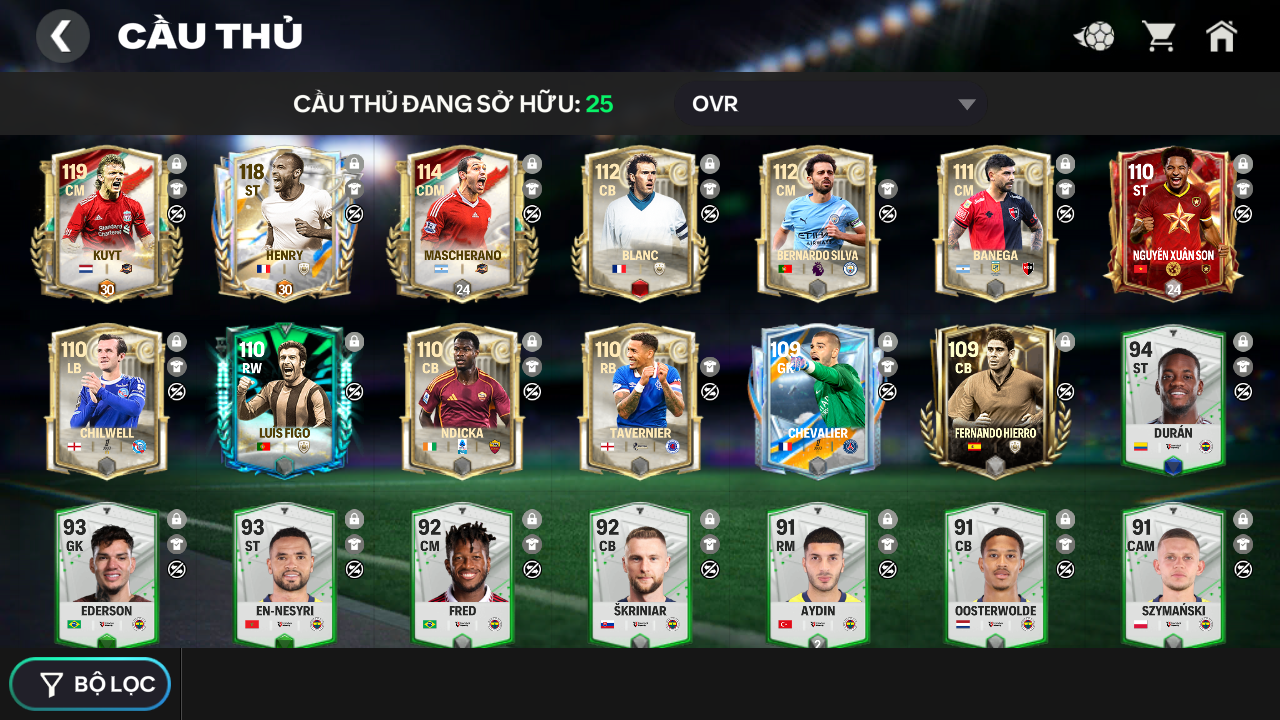Screen dimensions: 1280x720
Task: Pick the Blanc 112 CB card
Action: 640,224
